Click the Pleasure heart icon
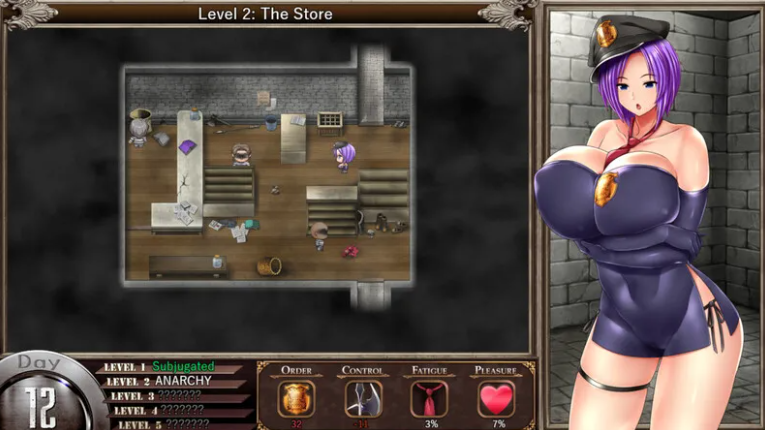The width and height of the screenshot is (765, 430). coord(496,398)
